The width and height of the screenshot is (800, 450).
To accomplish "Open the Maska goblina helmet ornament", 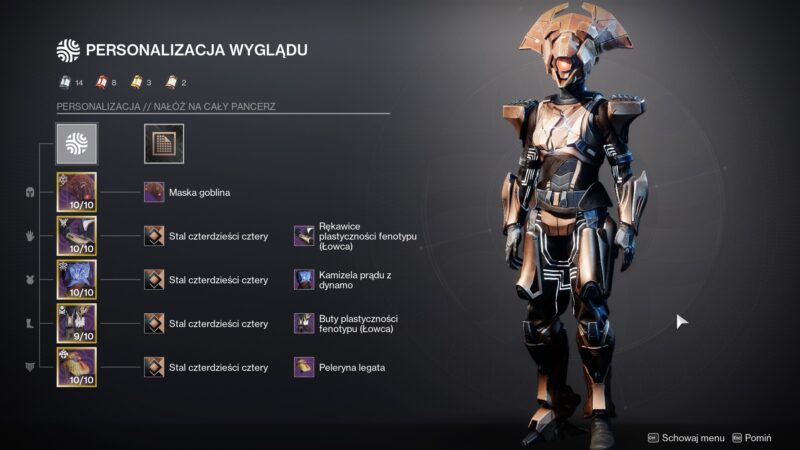I will (154, 192).
